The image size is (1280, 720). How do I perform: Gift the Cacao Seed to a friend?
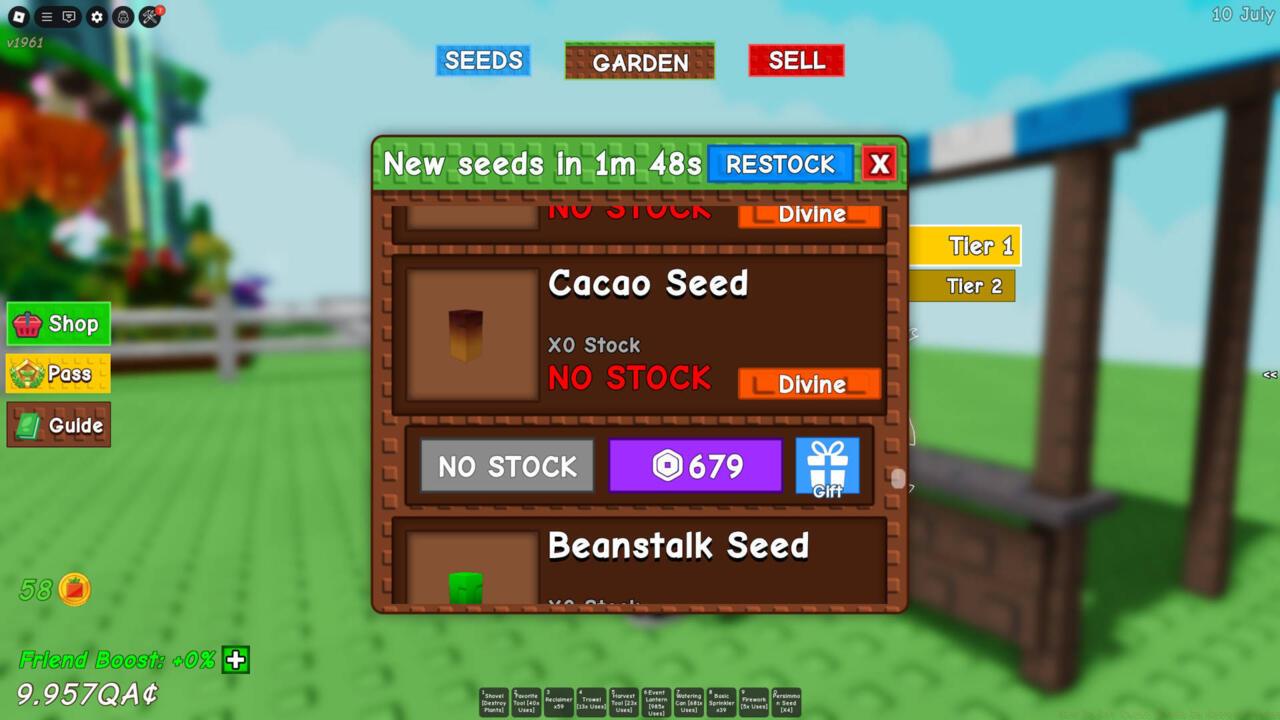click(828, 465)
